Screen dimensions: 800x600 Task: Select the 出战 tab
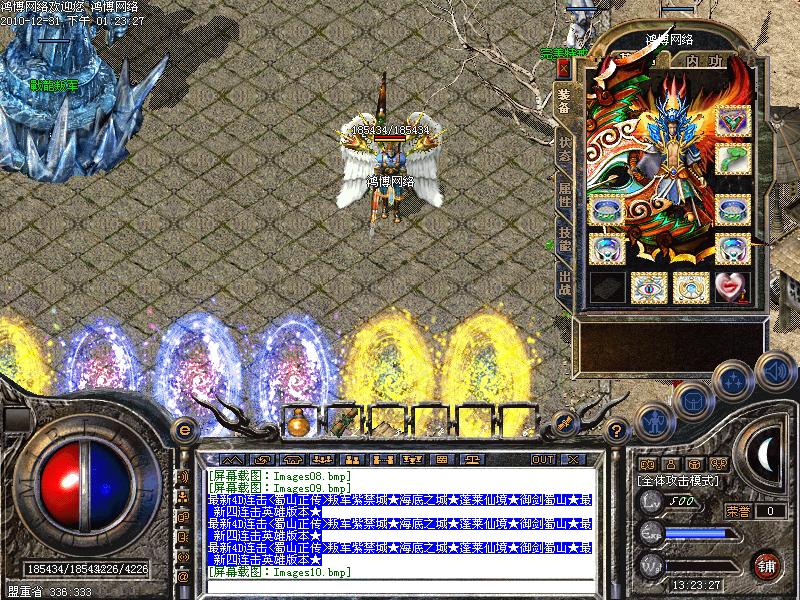(565, 283)
